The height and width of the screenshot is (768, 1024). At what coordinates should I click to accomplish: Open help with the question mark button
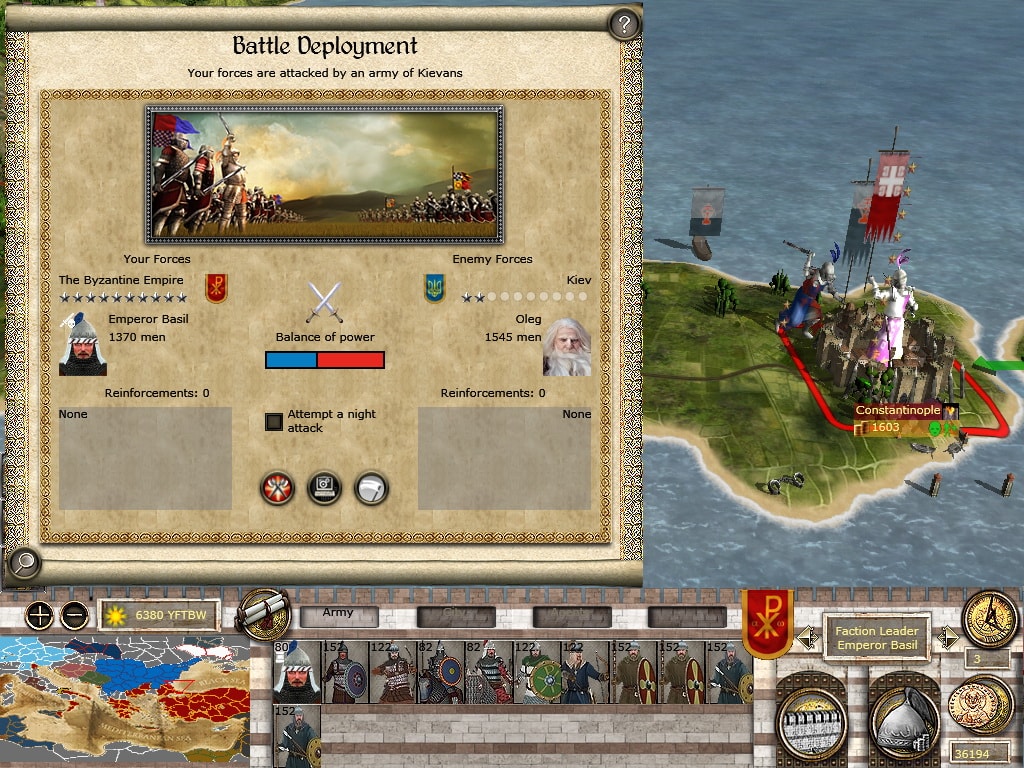(x=624, y=24)
